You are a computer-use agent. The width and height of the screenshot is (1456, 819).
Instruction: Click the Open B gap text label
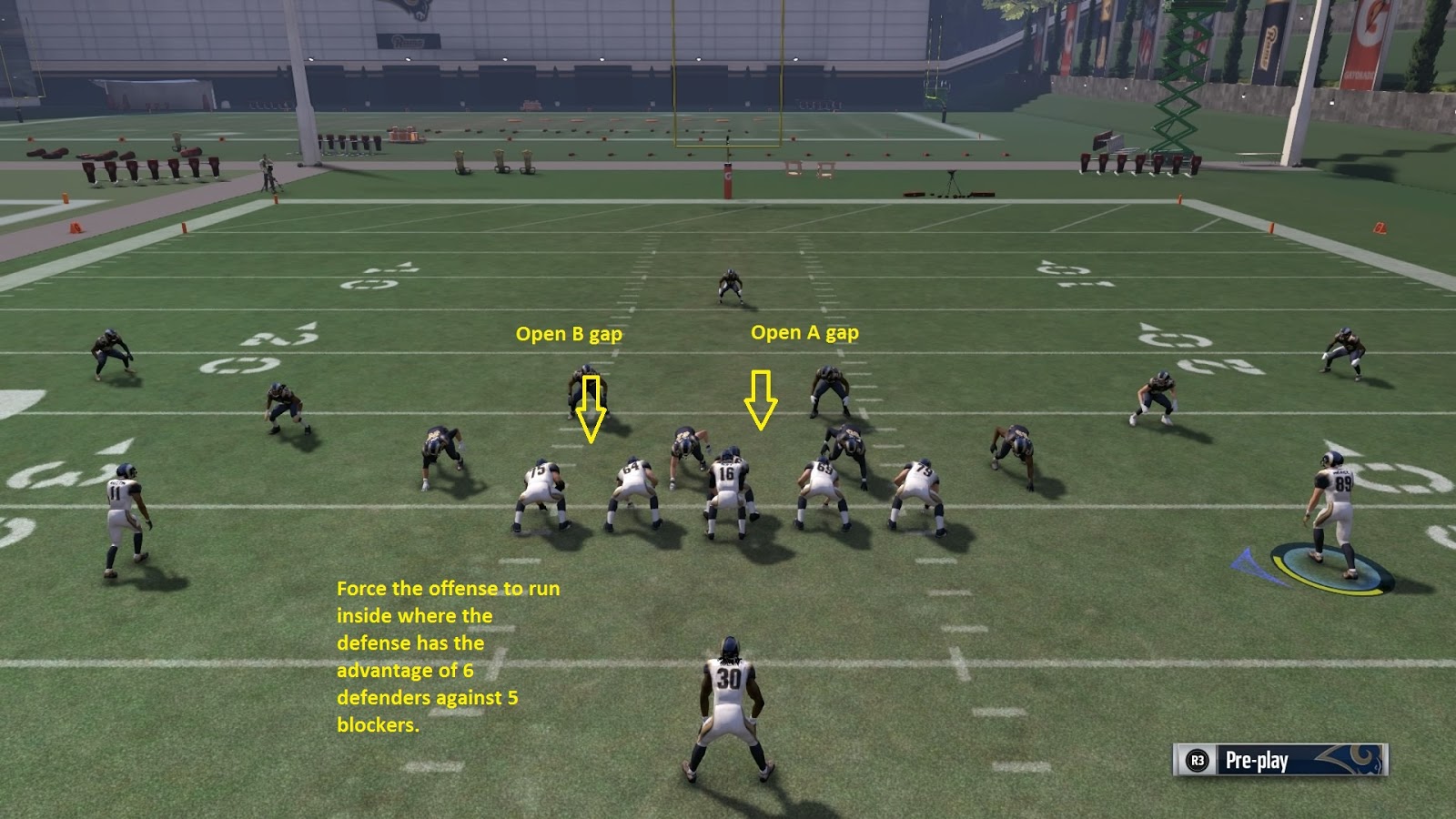[570, 335]
